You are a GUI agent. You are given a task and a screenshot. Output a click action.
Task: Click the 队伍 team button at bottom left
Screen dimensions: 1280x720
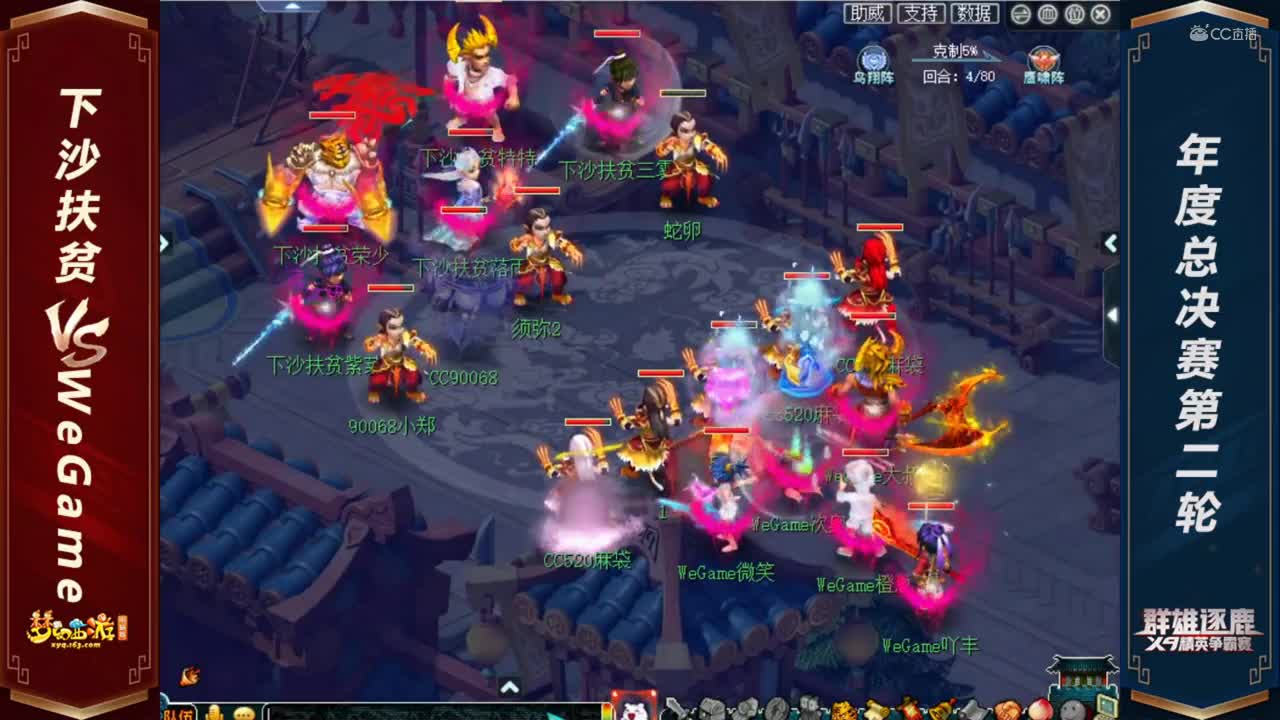[x=179, y=713]
